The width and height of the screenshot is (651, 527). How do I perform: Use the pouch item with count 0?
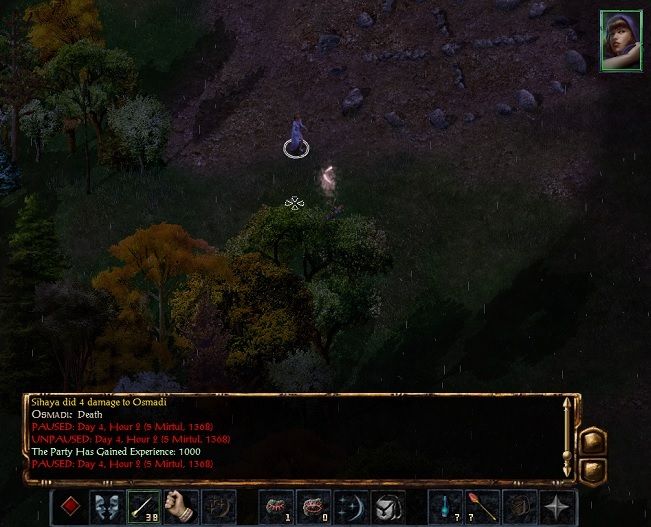(313, 506)
